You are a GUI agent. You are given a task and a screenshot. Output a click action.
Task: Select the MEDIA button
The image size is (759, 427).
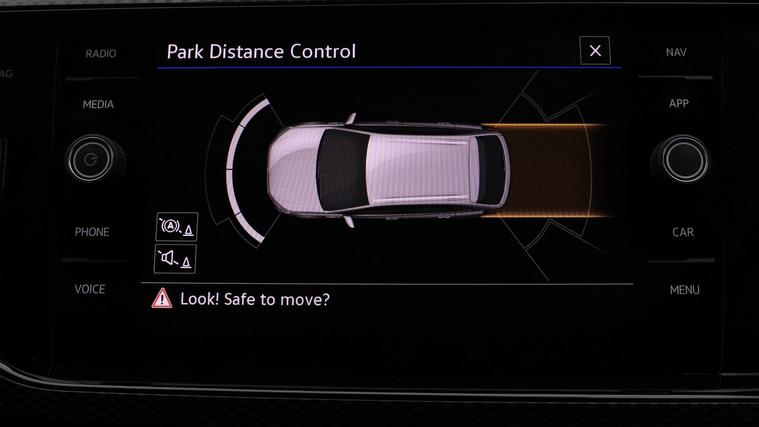(x=98, y=104)
